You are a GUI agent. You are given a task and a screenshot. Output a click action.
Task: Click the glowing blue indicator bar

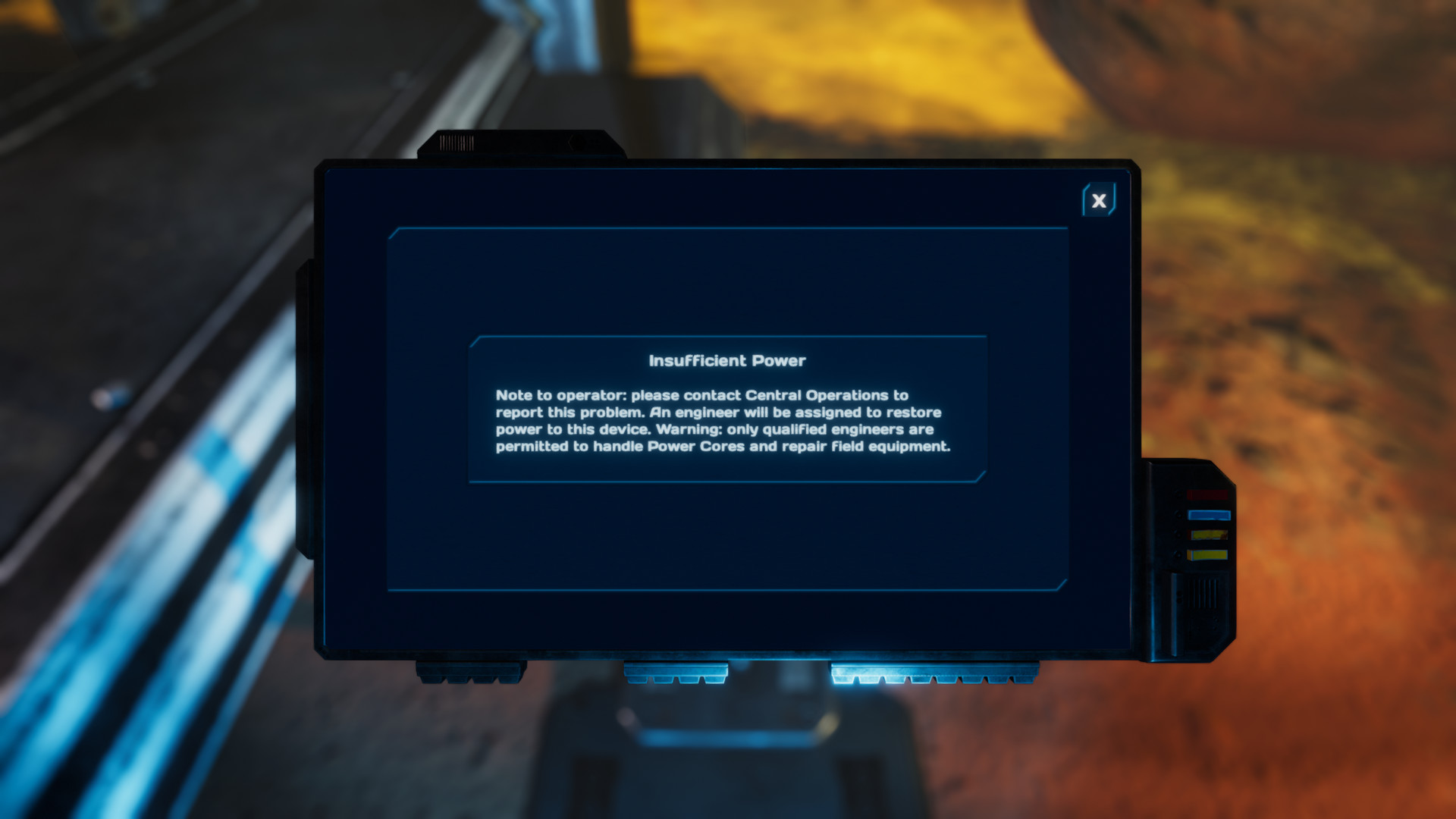pos(1210,515)
